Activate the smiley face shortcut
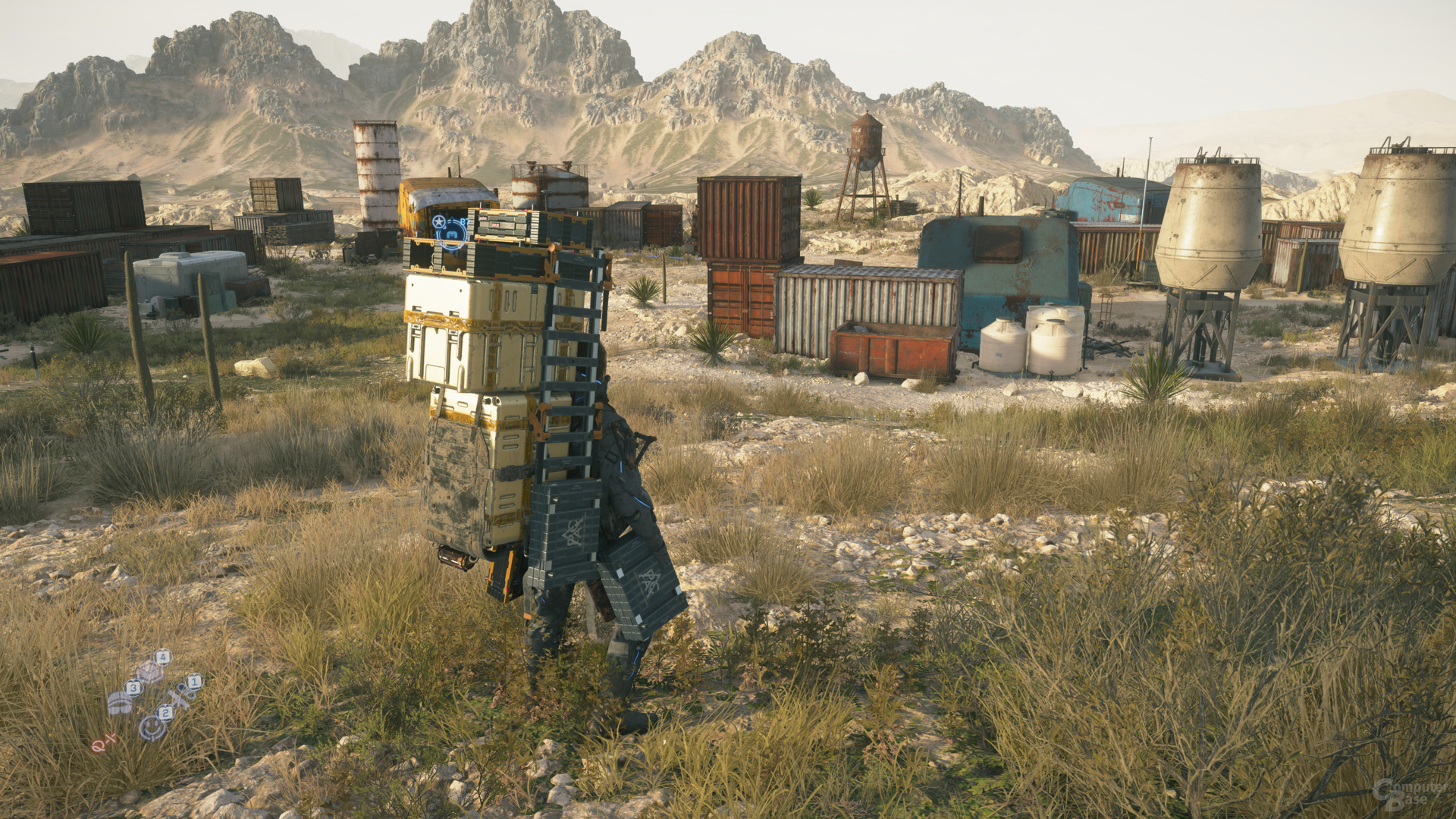This screenshot has width=1456, height=819. (152, 726)
